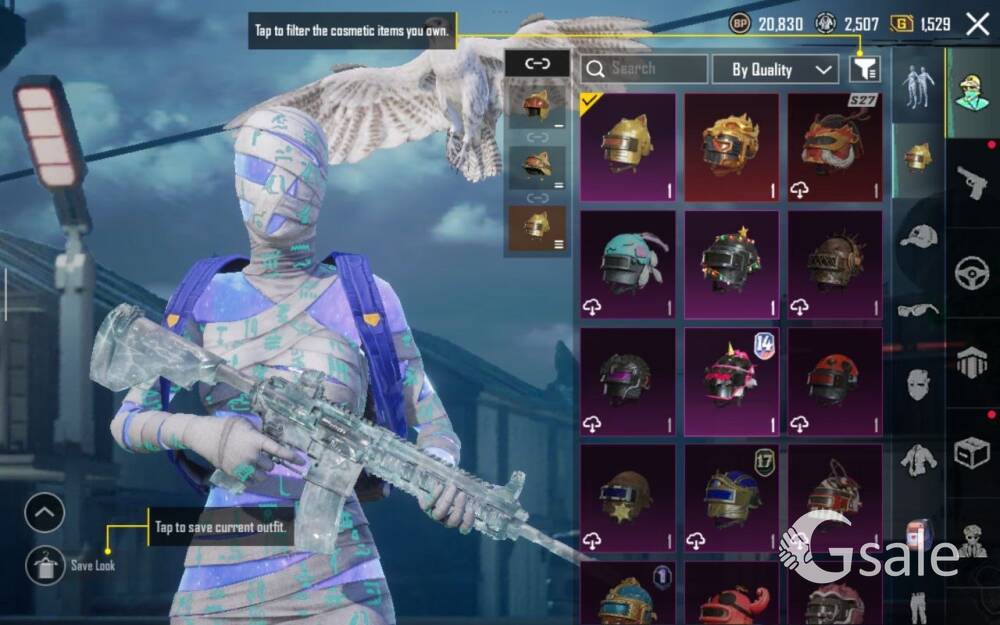Choose the pink helmet with 14 badge
The width and height of the screenshot is (1000, 625).
[x=731, y=381]
